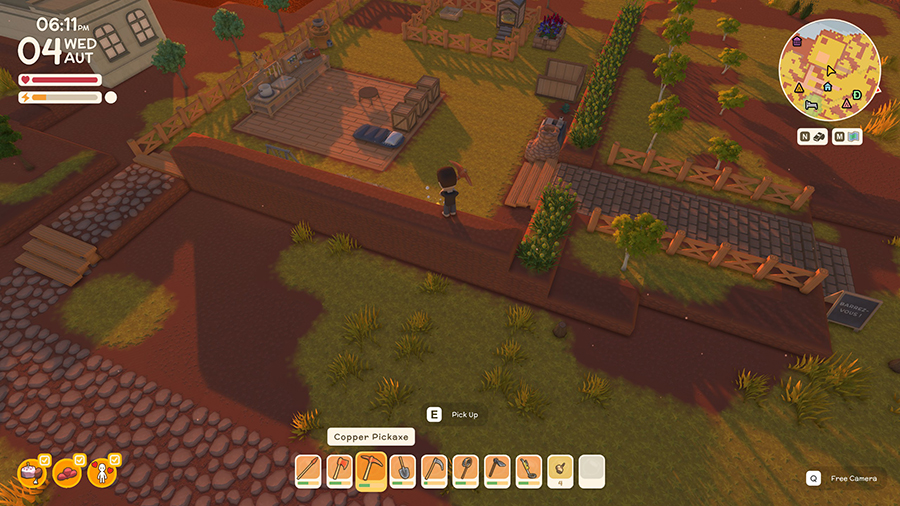Pick the bug net hotbar slot

tap(465, 469)
